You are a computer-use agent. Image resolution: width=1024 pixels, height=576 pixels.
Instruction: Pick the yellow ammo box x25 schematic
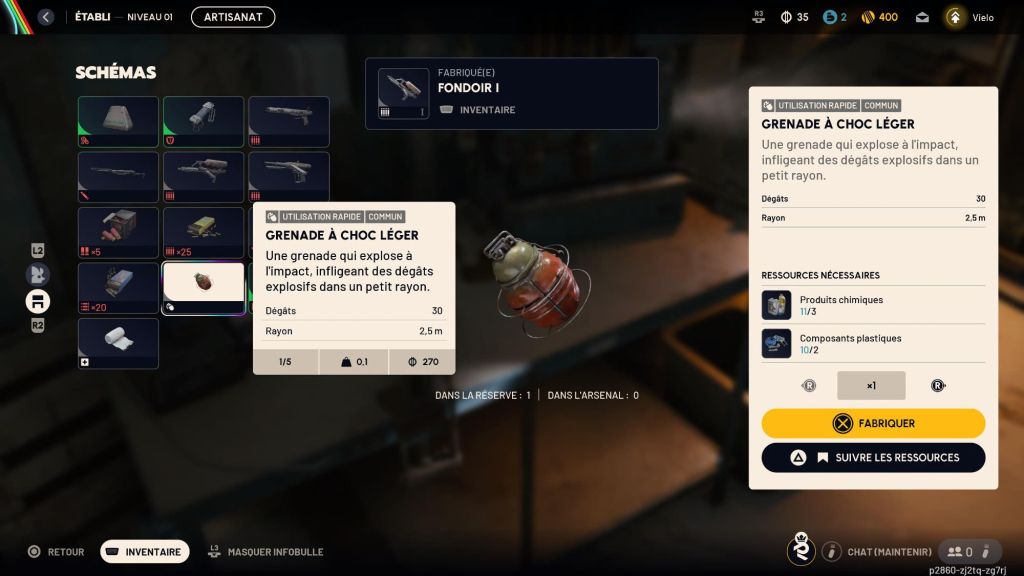pyautogui.click(x=203, y=232)
